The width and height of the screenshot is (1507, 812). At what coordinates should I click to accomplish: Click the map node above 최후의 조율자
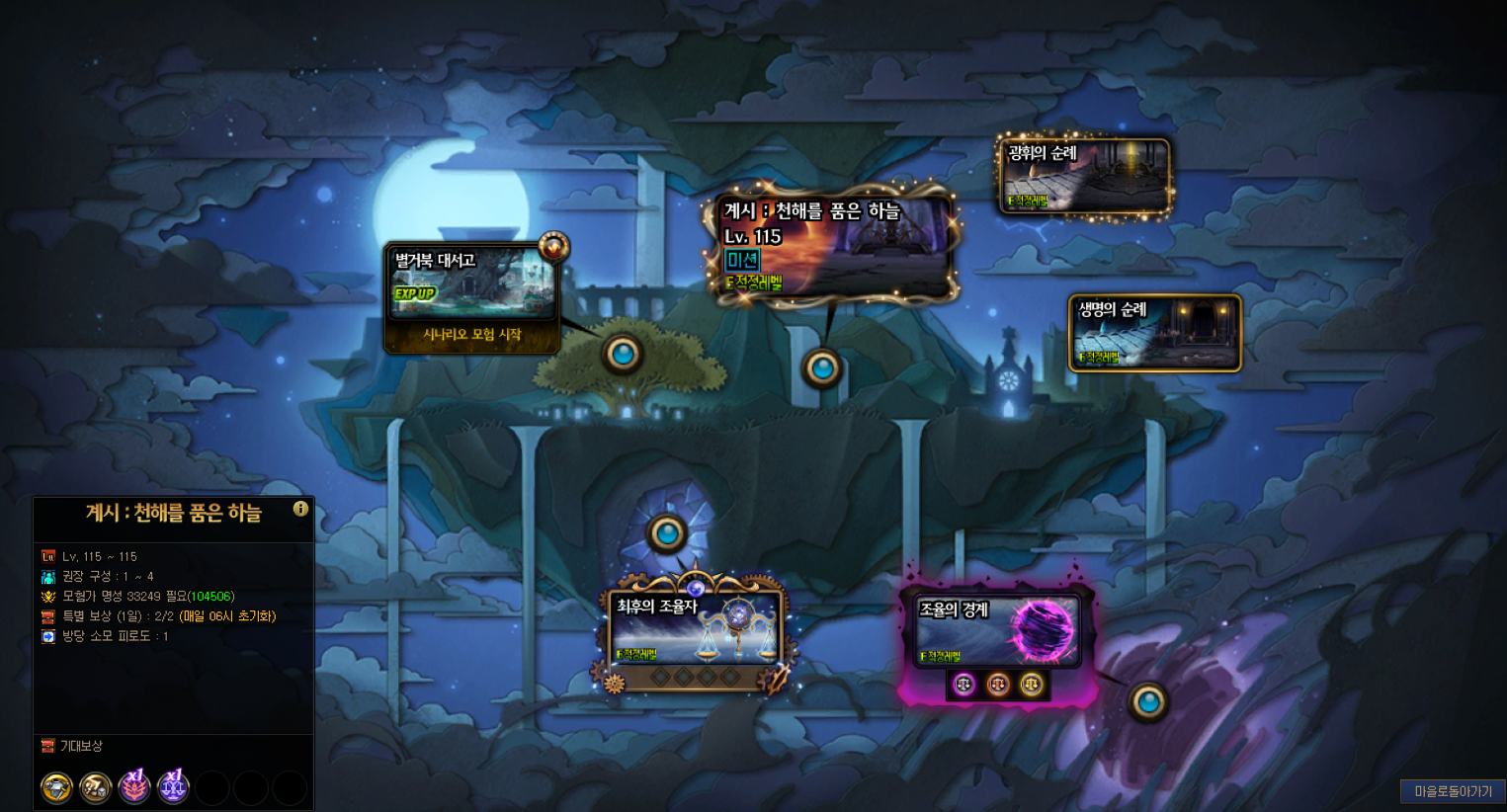click(667, 533)
